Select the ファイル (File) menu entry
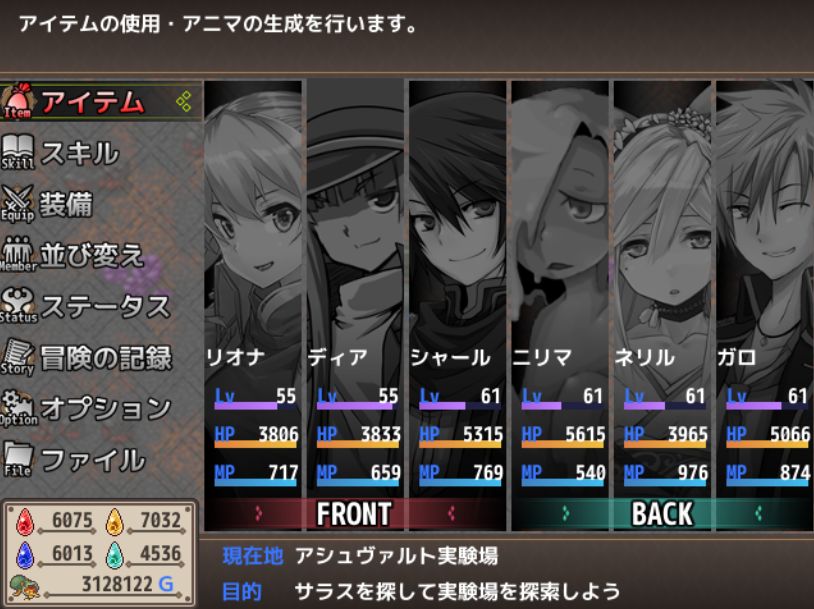814x609 pixels. click(x=92, y=460)
